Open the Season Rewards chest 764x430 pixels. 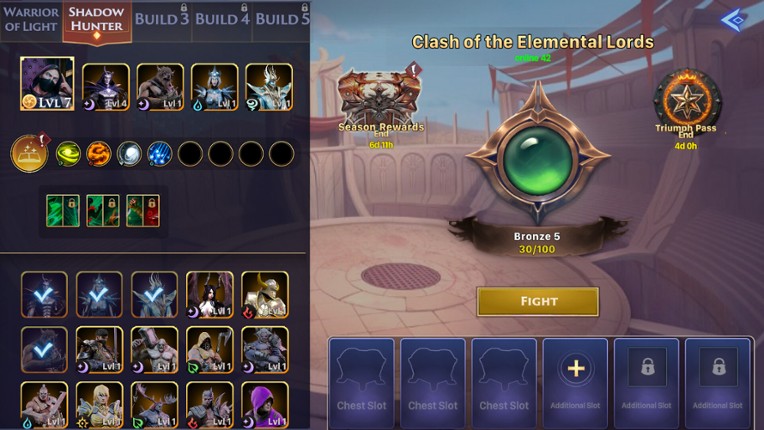point(379,98)
